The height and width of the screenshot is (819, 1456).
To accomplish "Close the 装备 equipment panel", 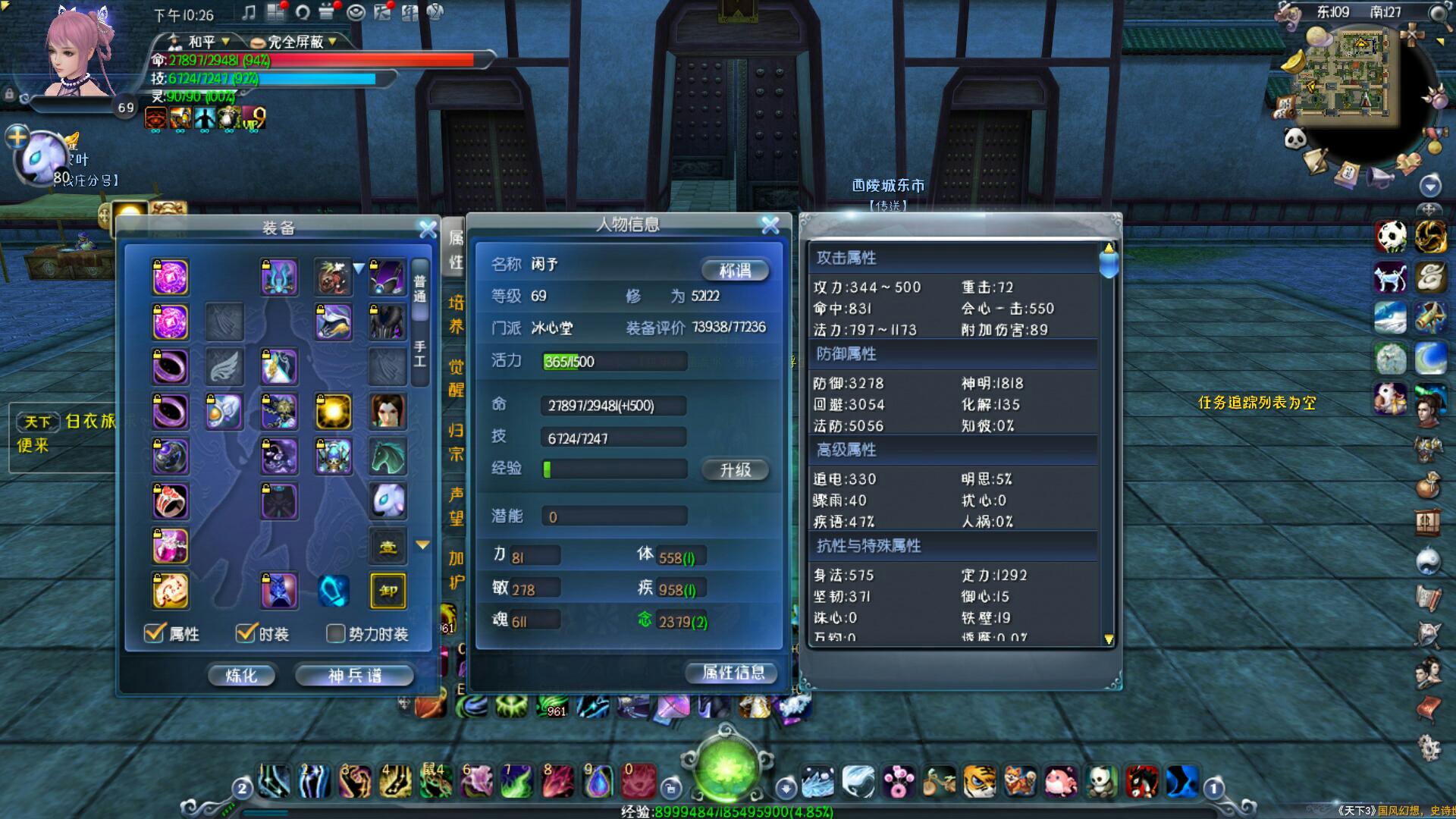I will click(x=428, y=228).
